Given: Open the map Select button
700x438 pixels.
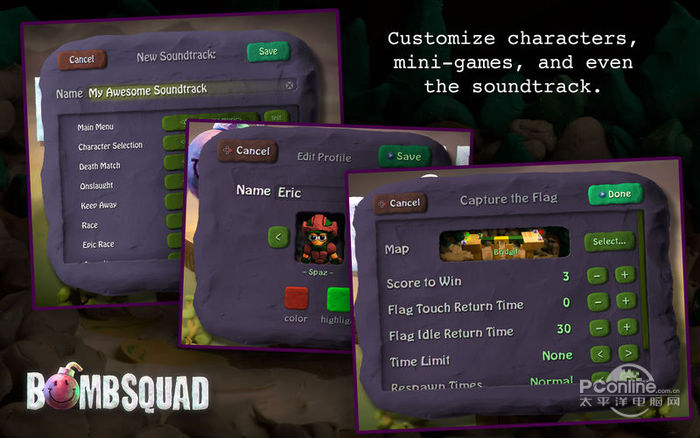Looking at the screenshot, I should click(x=609, y=241).
